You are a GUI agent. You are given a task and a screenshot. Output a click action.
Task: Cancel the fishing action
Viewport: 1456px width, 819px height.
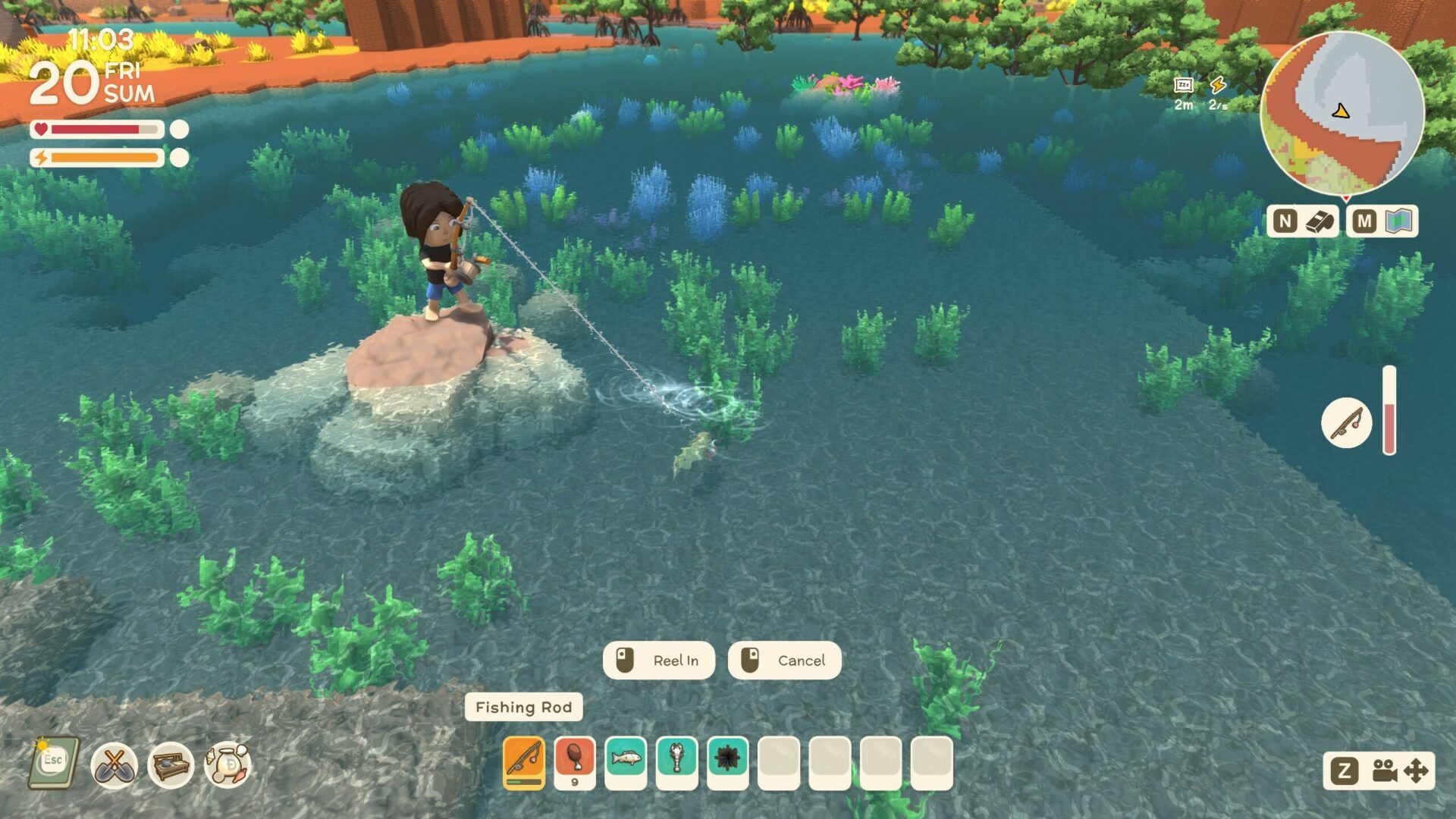(784, 661)
